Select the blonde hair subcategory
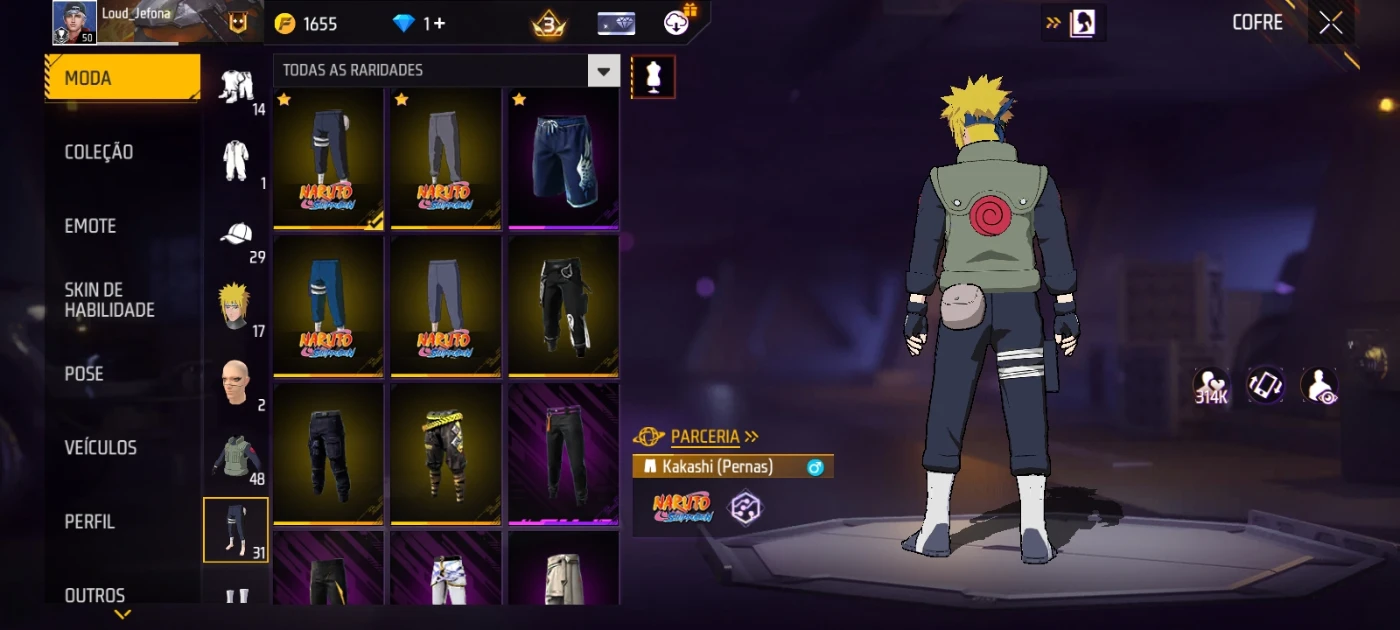Screen dimensions: 1400x630 236,309
